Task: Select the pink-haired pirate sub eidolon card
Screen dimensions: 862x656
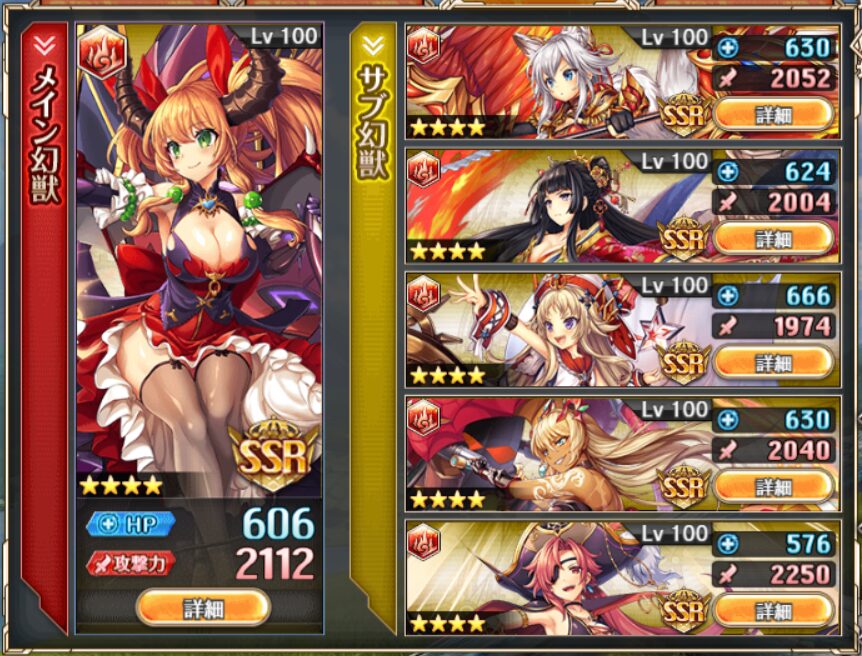Action: [555, 578]
